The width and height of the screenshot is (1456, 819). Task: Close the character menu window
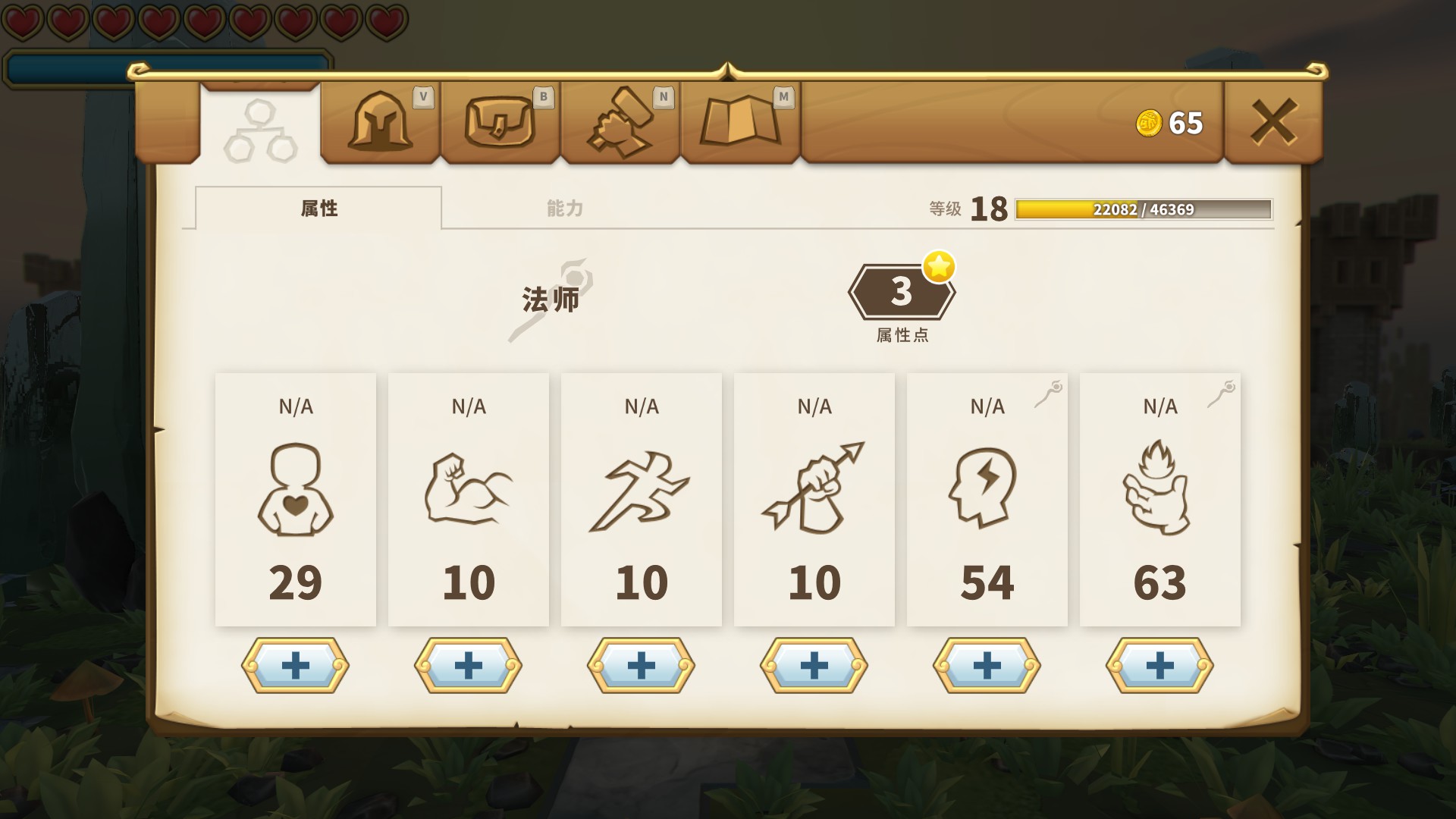click(x=1273, y=122)
